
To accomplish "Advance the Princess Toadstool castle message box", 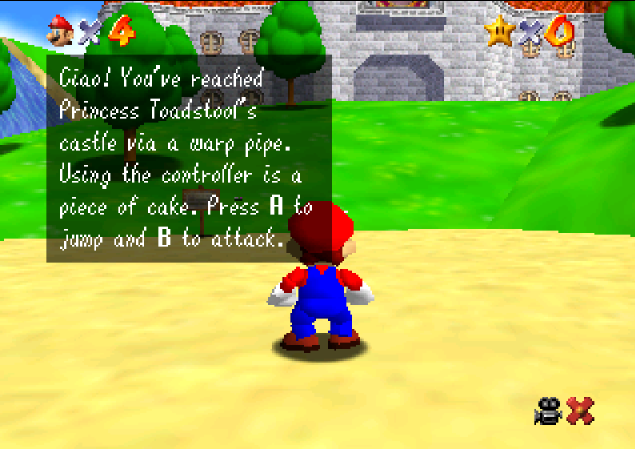I will [189, 158].
